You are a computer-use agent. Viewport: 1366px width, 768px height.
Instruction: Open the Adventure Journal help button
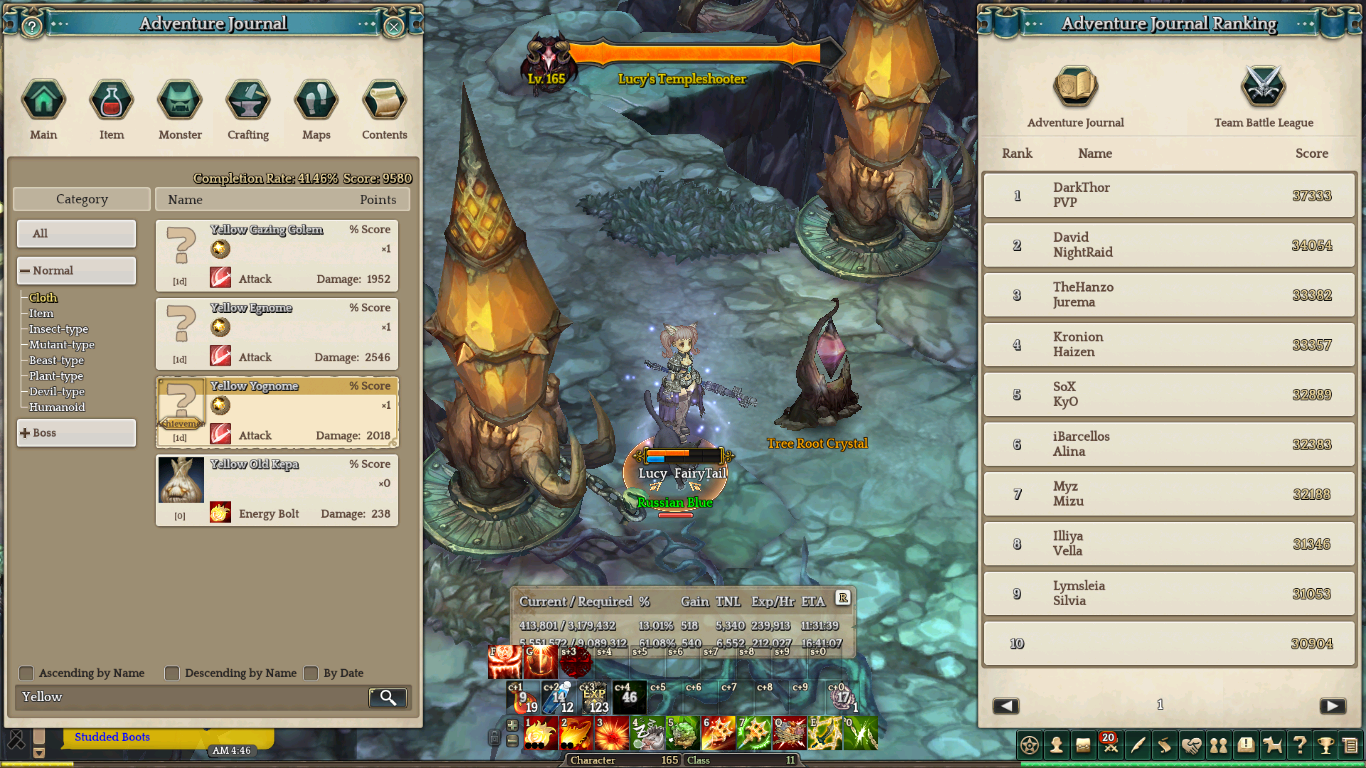pos(32,26)
